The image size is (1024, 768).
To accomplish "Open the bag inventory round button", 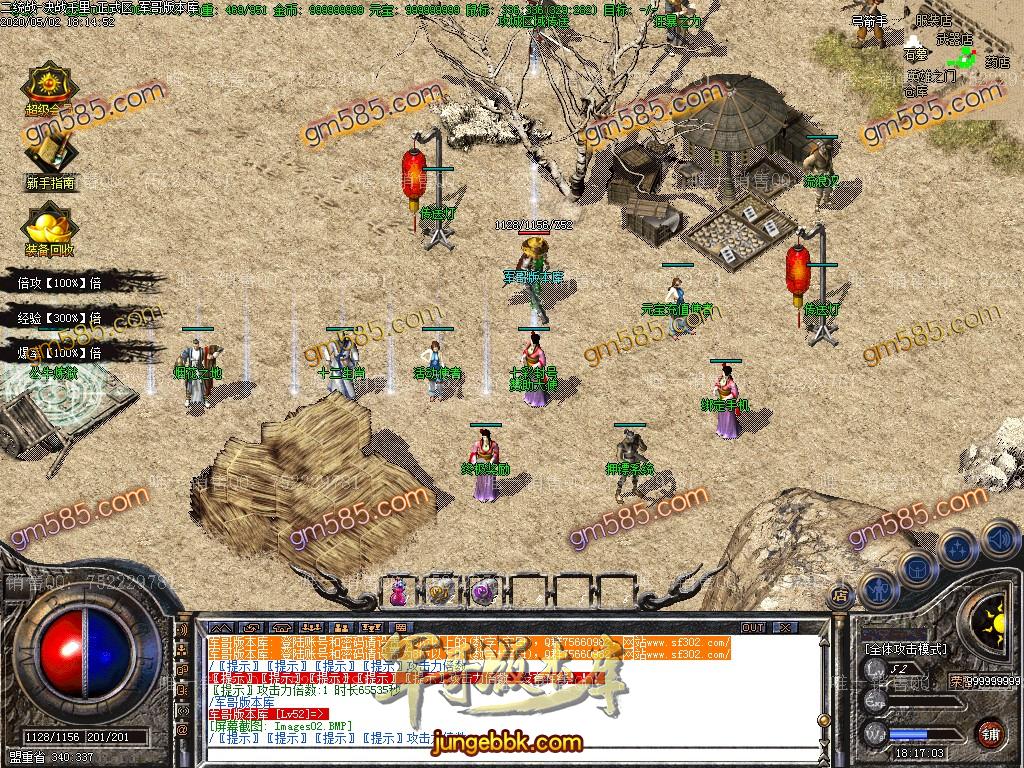I will pos(916,568).
